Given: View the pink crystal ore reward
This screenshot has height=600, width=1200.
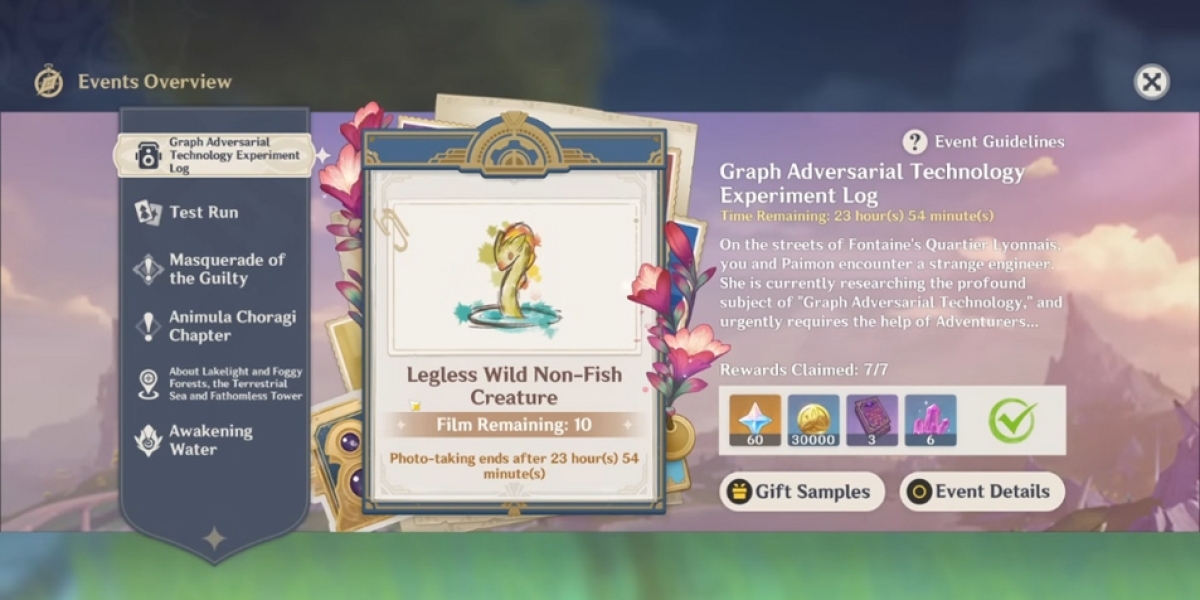Looking at the screenshot, I should 930,420.
